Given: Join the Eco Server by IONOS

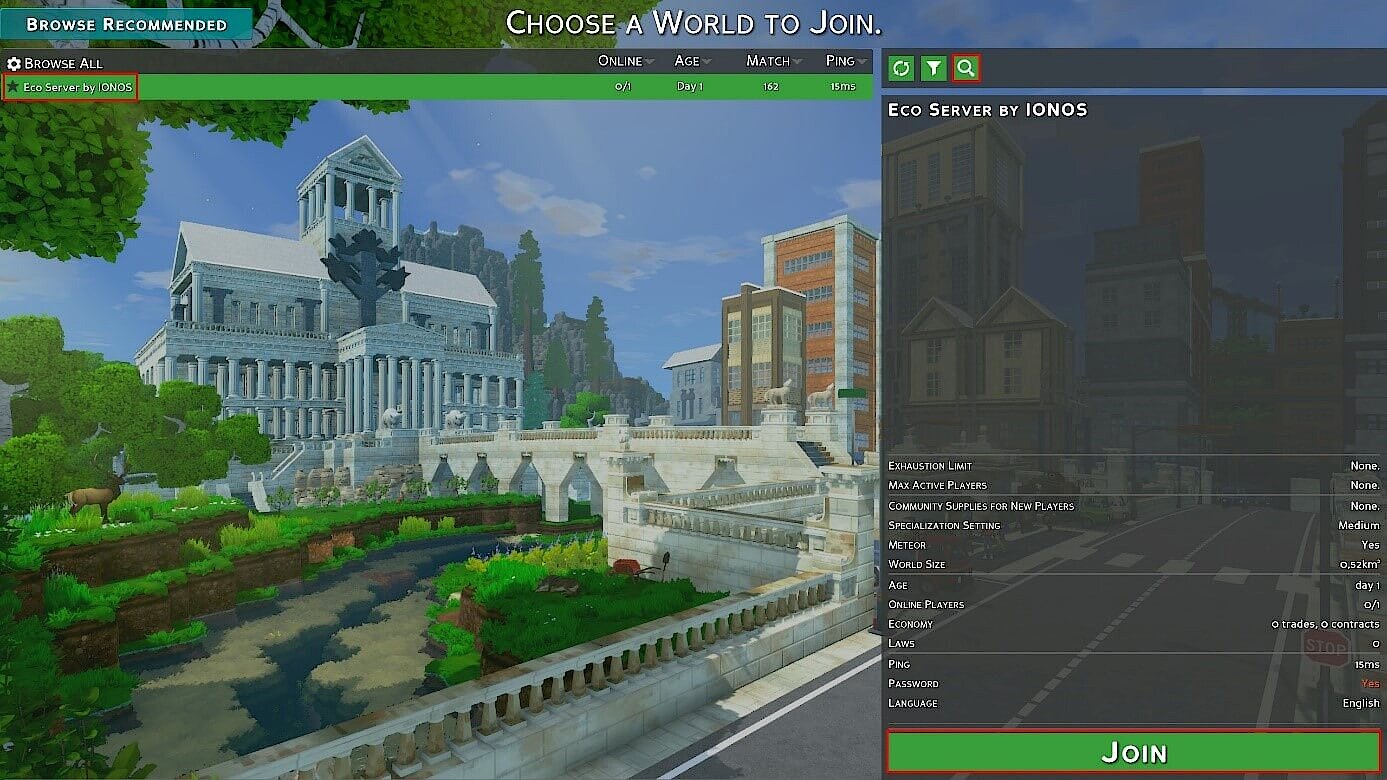Looking at the screenshot, I should [1134, 752].
